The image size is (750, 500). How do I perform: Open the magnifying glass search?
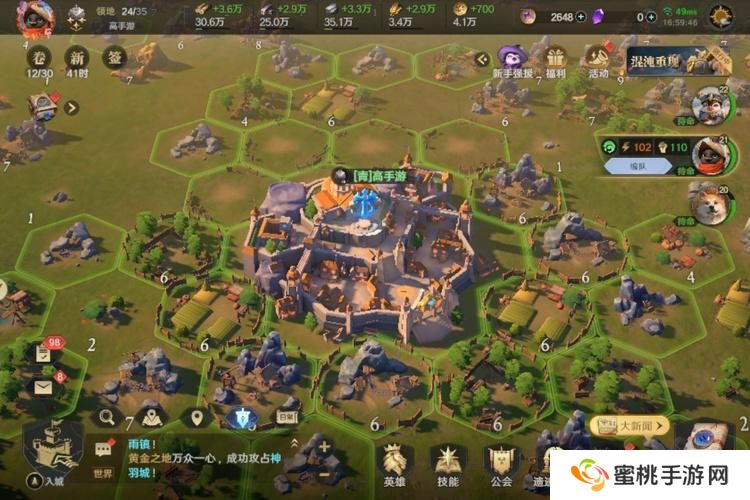(x=107, y=418)
